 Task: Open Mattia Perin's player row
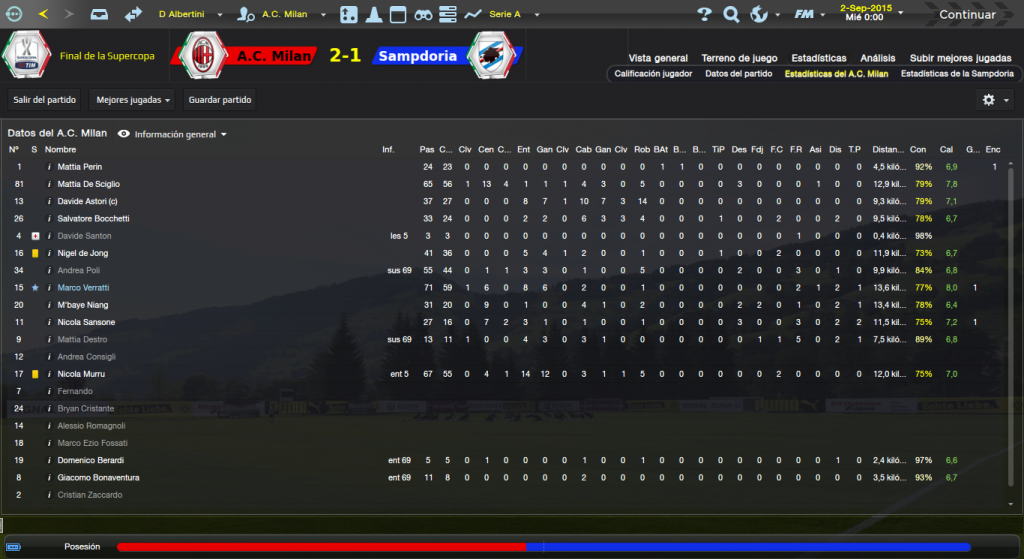80,167
